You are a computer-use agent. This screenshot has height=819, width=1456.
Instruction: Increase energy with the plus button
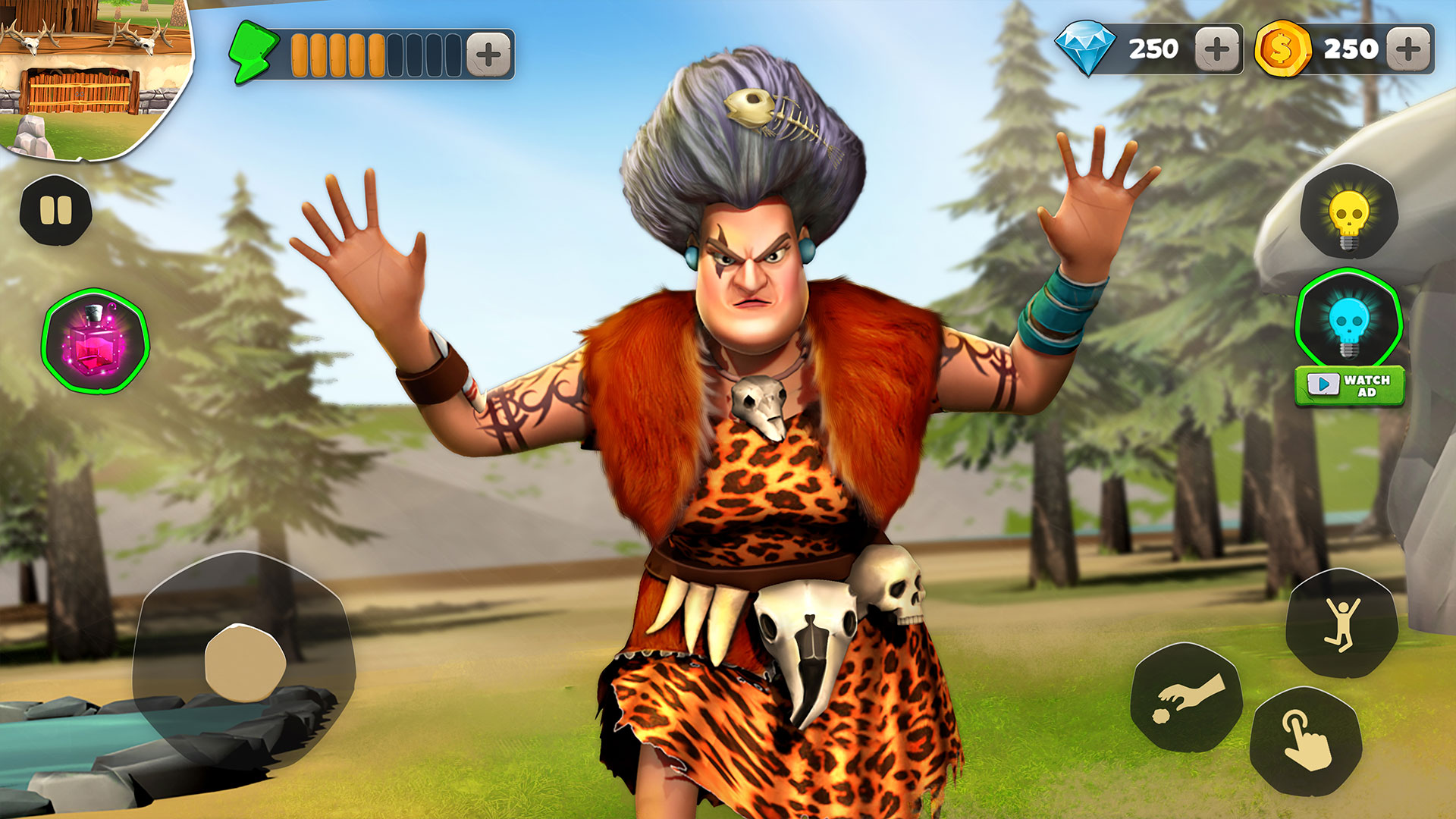point(489,53)
